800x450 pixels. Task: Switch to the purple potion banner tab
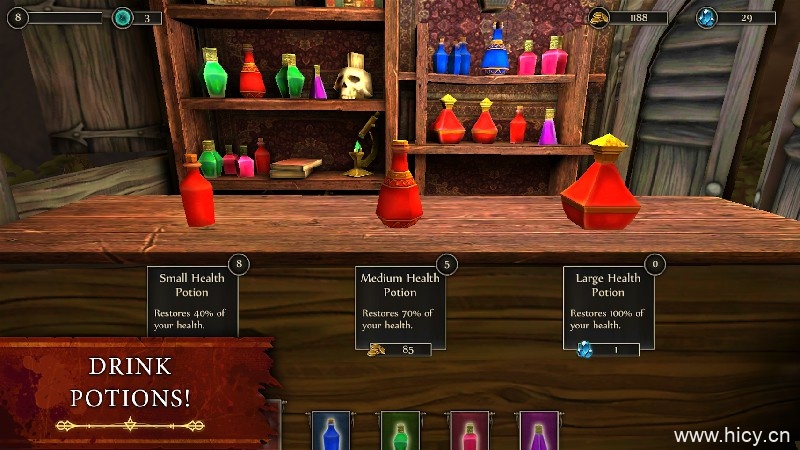(537, 431)
